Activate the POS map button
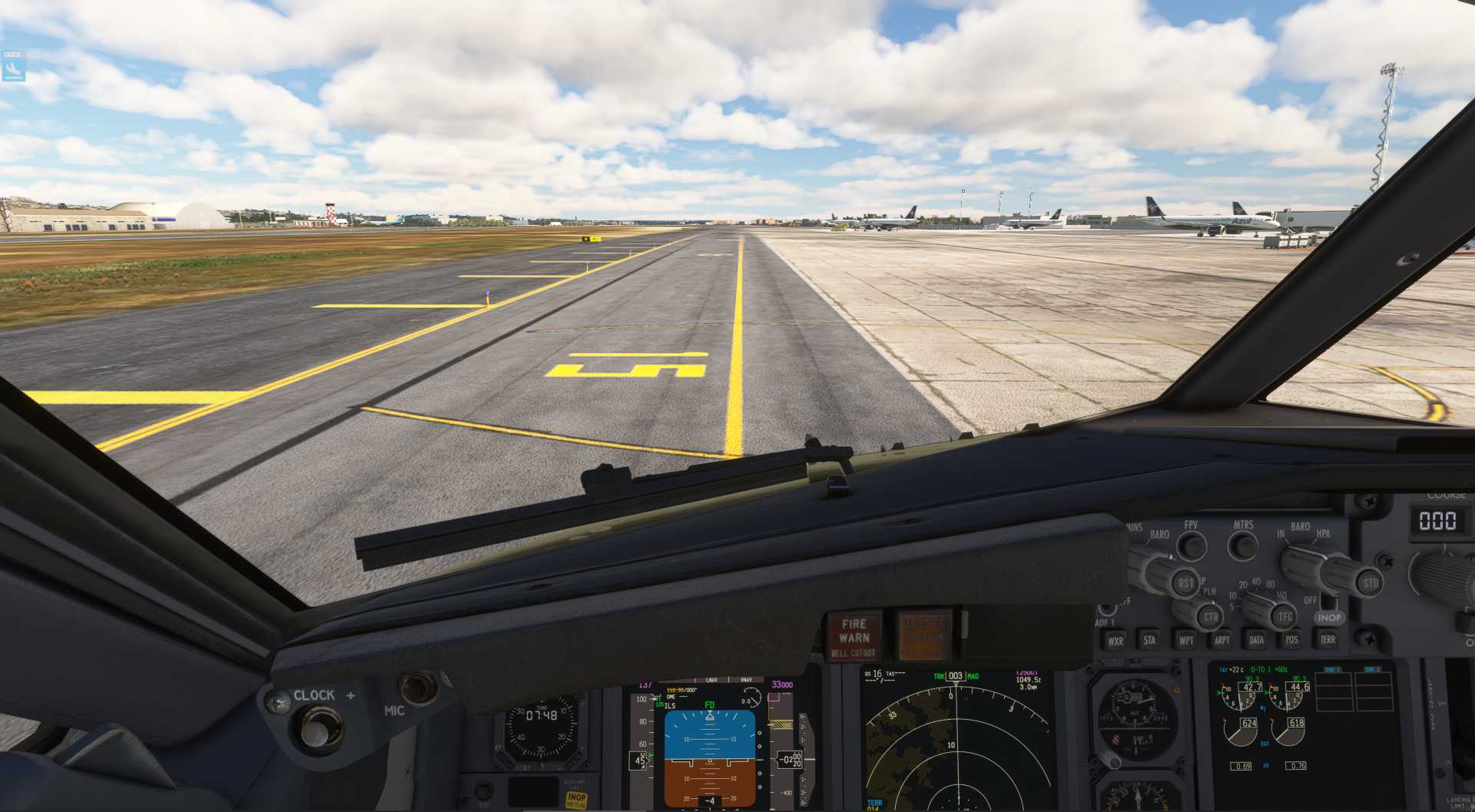 1292,640
